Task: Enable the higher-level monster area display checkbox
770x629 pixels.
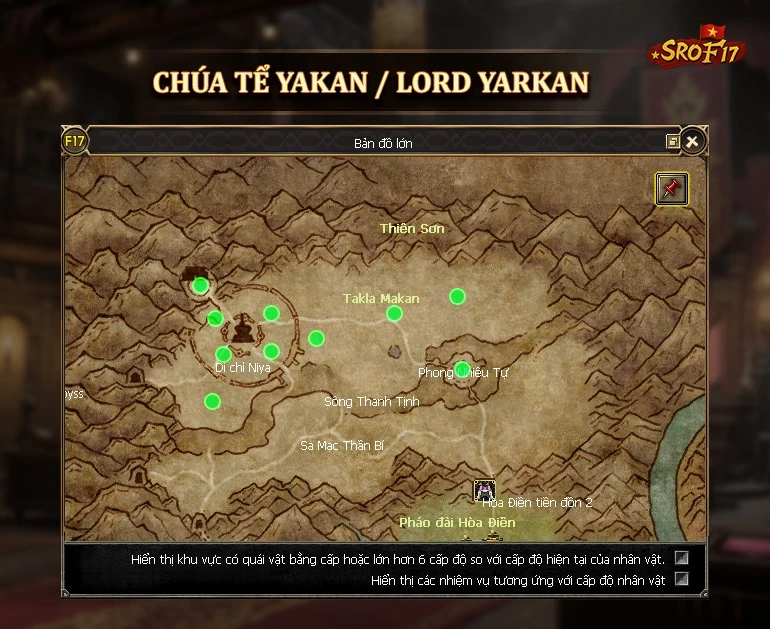Action: point(682,558)
